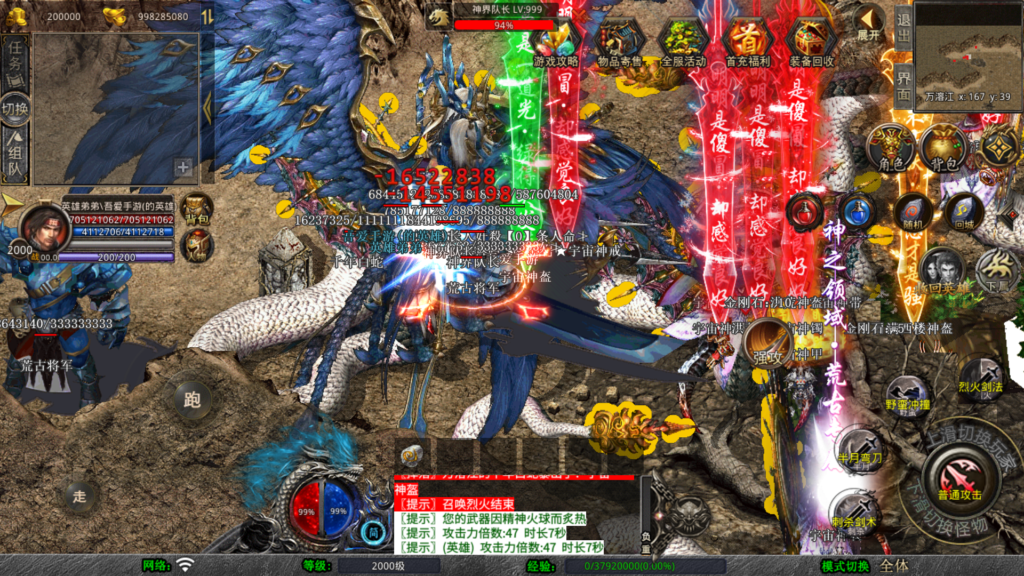This screenshot has width=1024, height=576.
Task: Open the 物品寄售 consignment shop
Action: tap(620, 44)
